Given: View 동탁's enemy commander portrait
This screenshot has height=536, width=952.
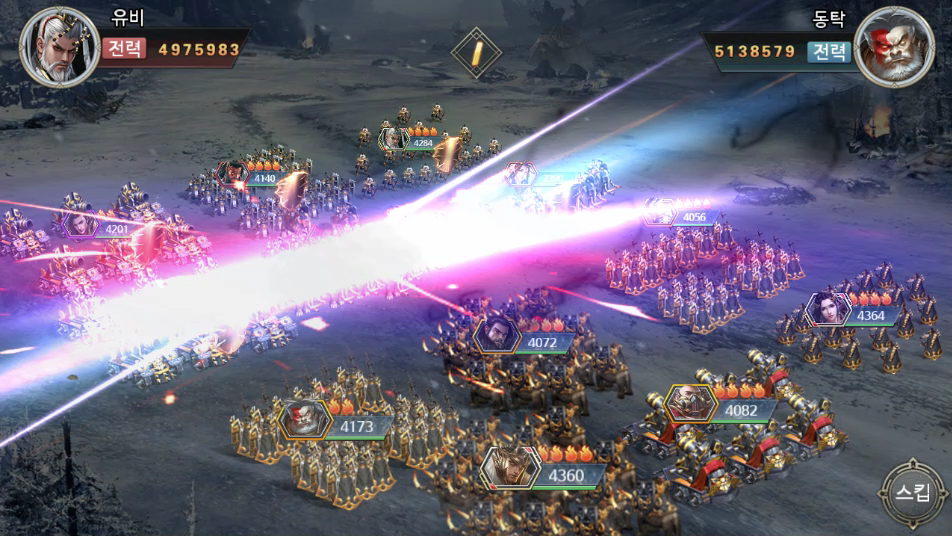Looking at the screenshot, I should click(894, 48).
